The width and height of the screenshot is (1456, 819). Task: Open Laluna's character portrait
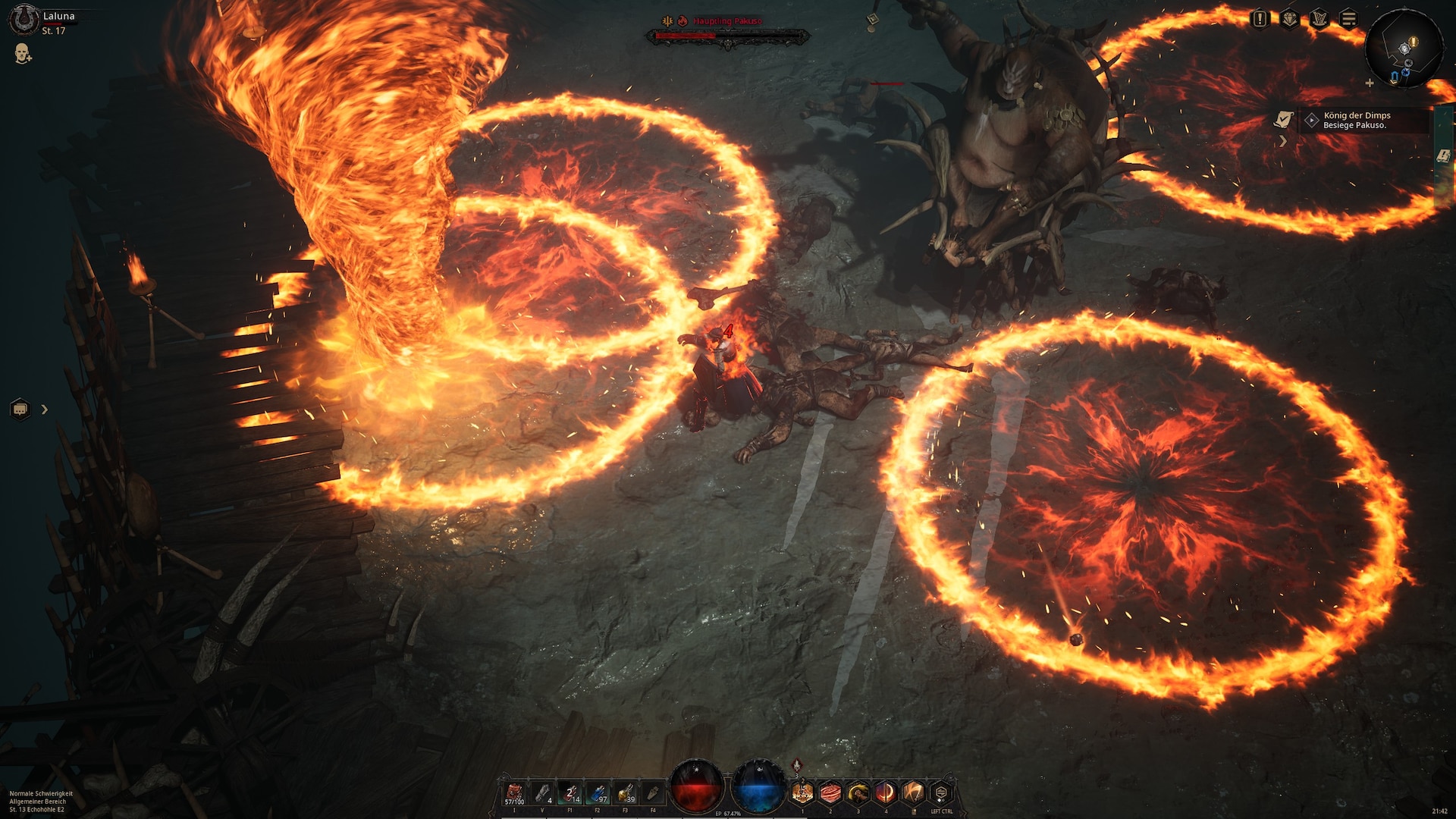[x=23, y=19]
